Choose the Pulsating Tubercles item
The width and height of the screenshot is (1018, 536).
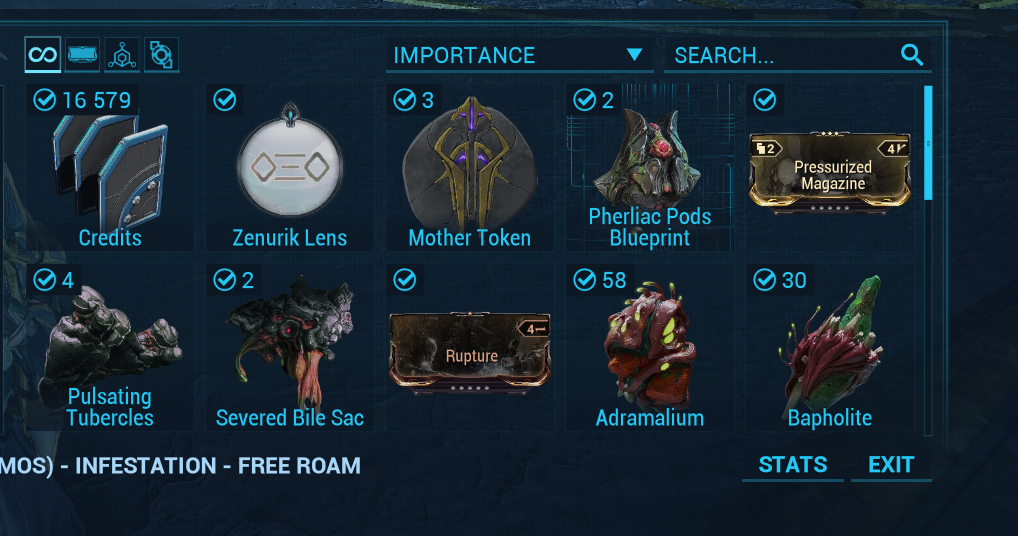[x=110, y=350]
